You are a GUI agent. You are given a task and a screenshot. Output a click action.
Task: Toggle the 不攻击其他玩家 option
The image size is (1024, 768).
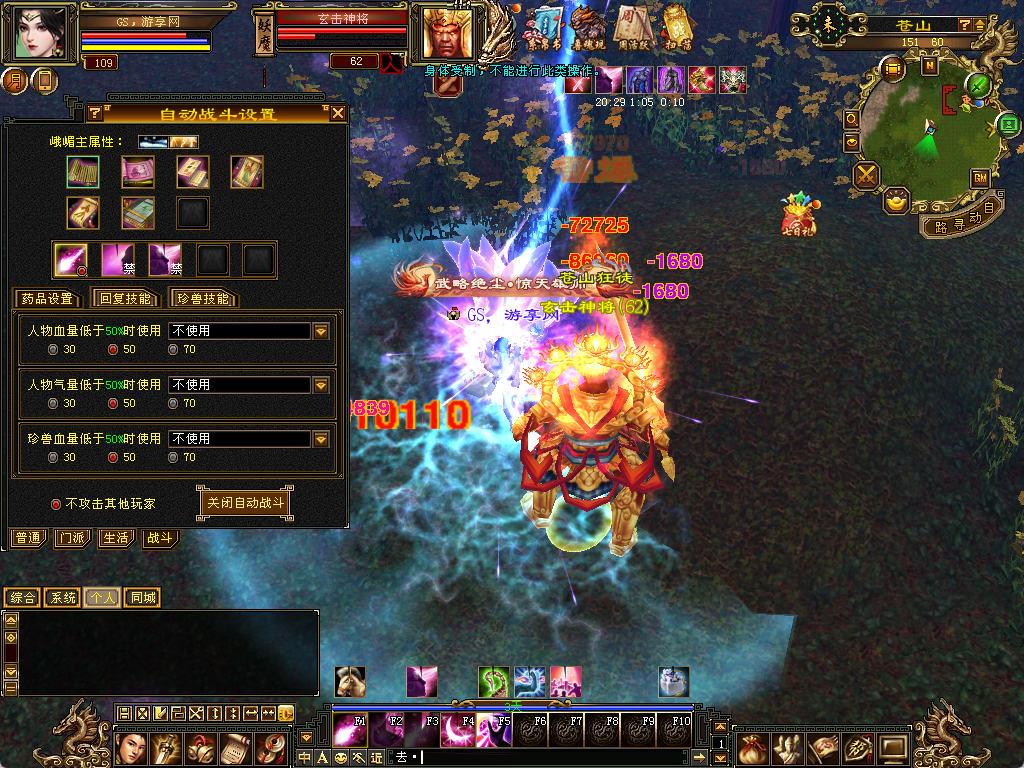(x=56, y=504)
